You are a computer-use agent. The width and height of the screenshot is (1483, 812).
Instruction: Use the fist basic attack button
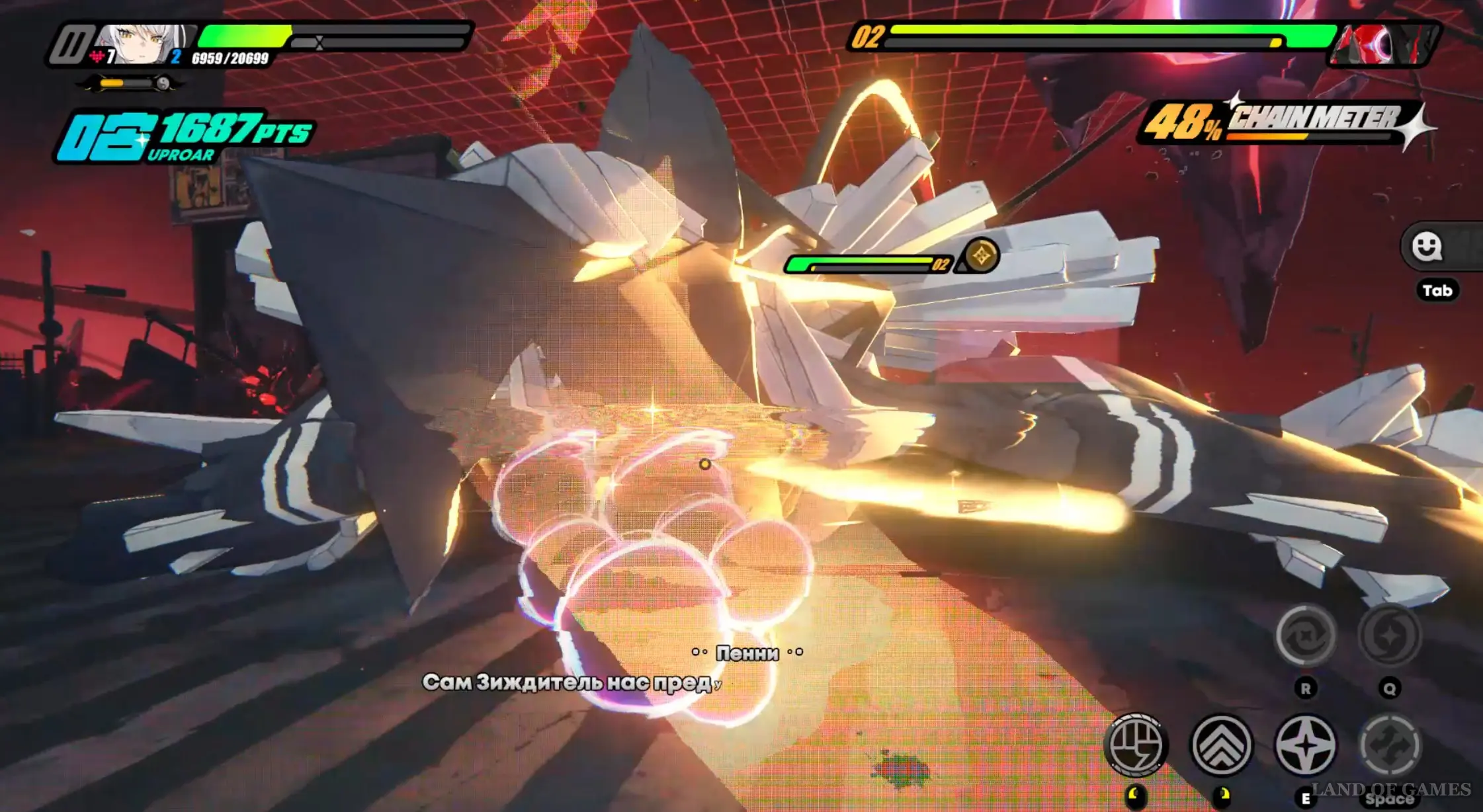click(x=1136, y=745)
